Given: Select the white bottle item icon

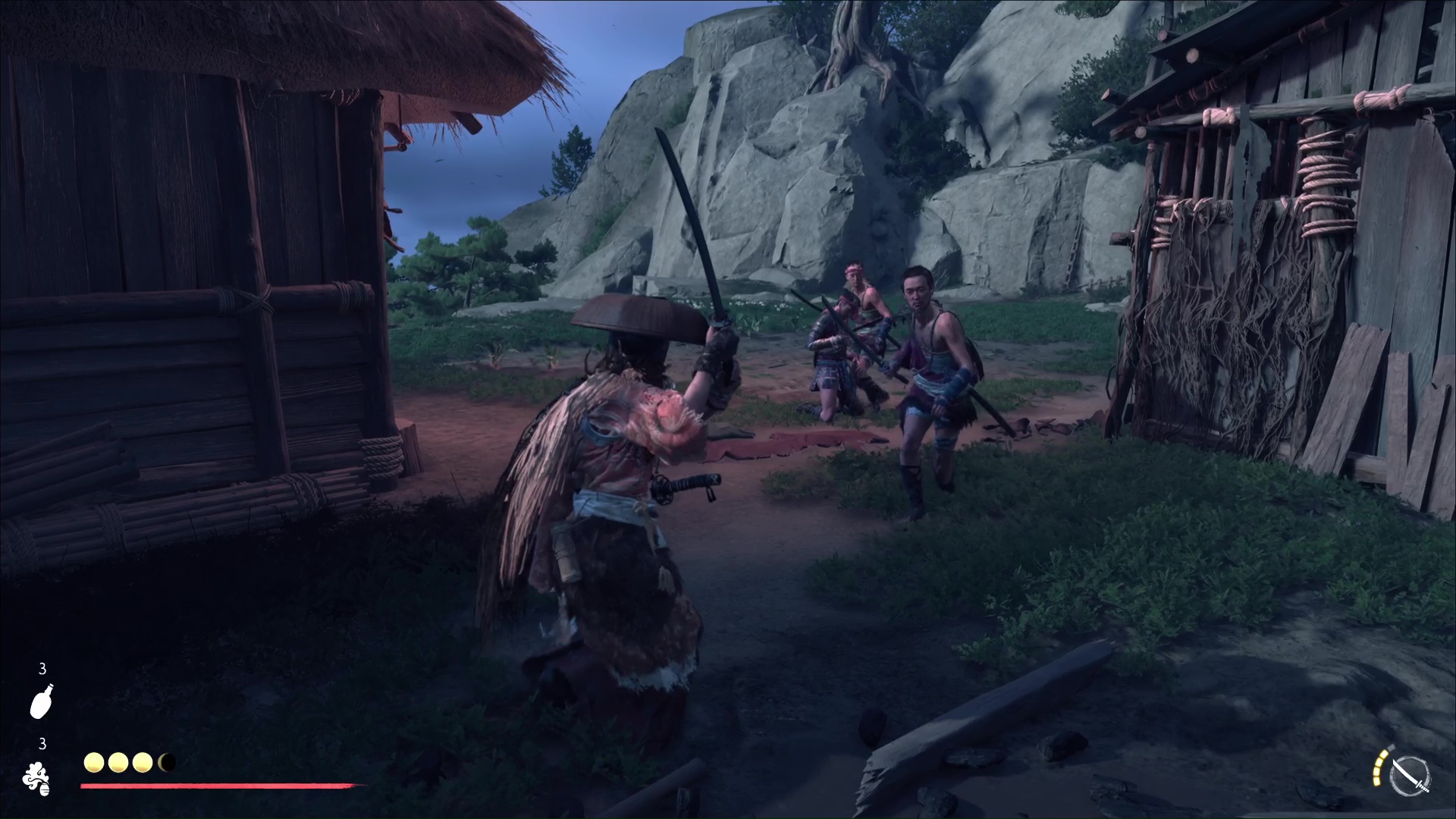Looking at the screenshot, I should pyautogui.click(x=42, y=701).
